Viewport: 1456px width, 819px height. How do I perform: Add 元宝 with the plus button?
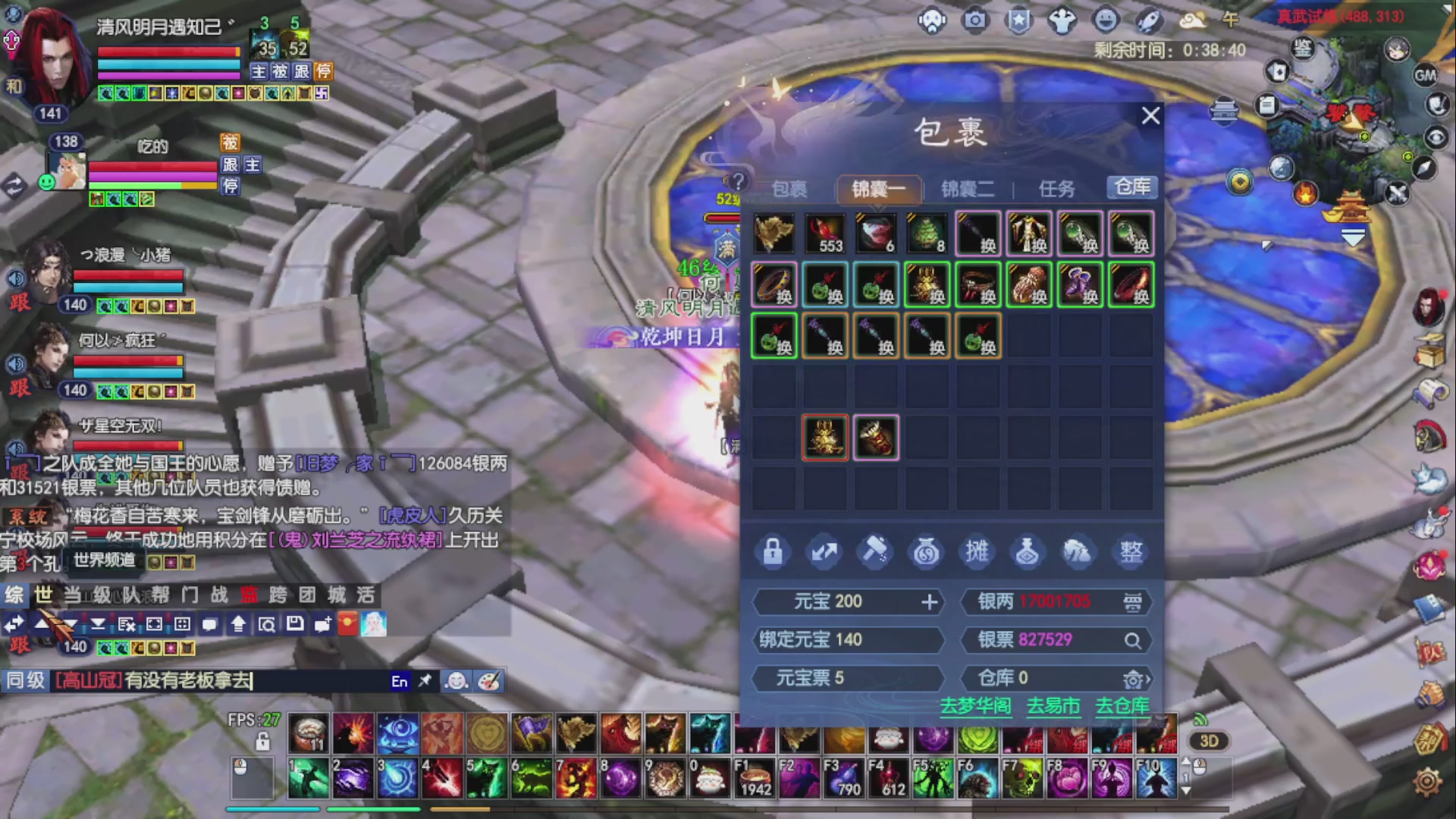tap(930, 602)
